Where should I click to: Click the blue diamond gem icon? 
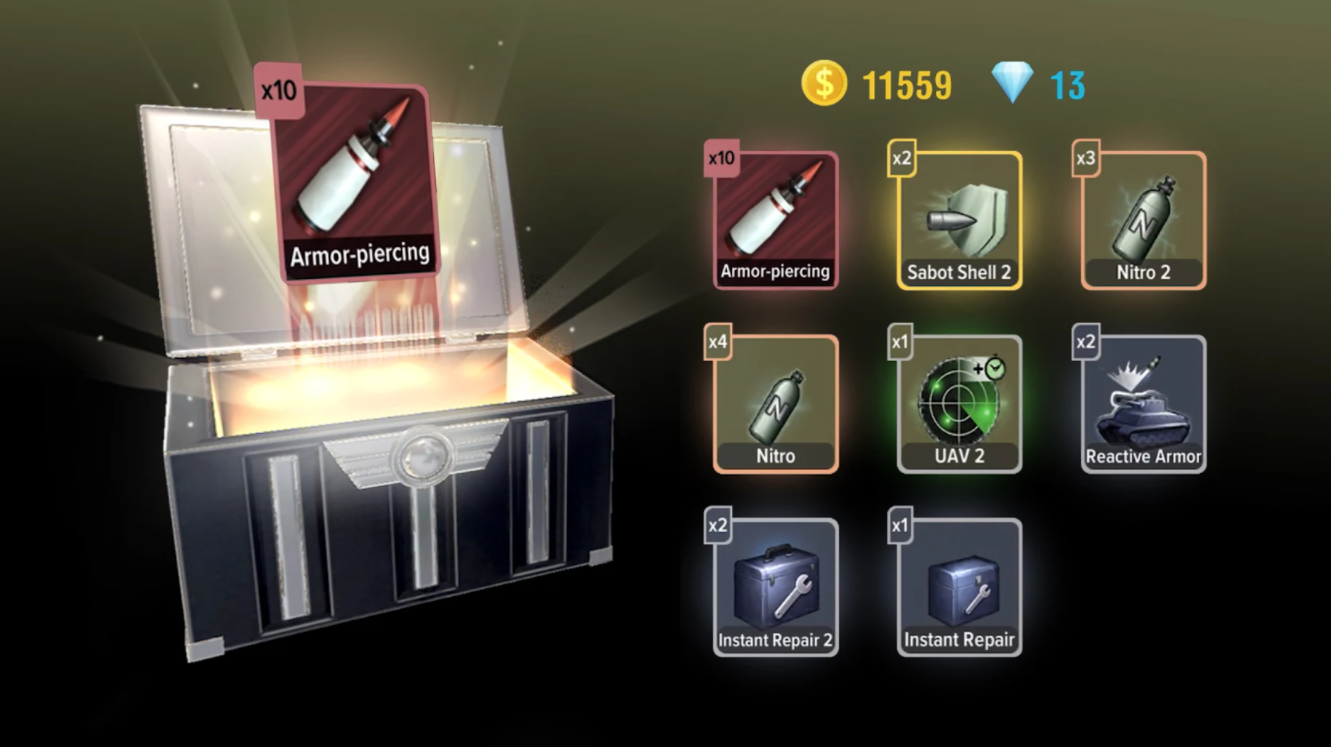coord(1012,83)
